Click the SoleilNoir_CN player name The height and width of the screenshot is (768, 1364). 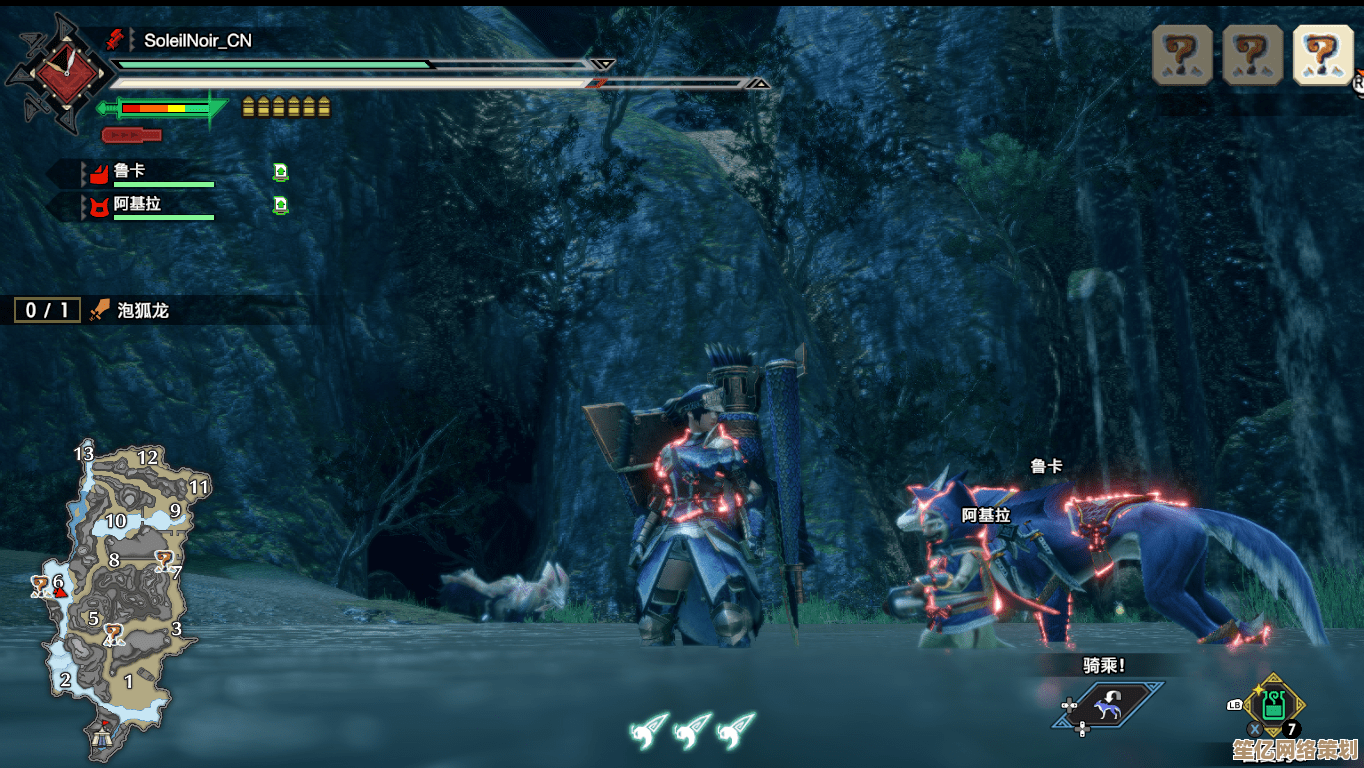(197, 41)
